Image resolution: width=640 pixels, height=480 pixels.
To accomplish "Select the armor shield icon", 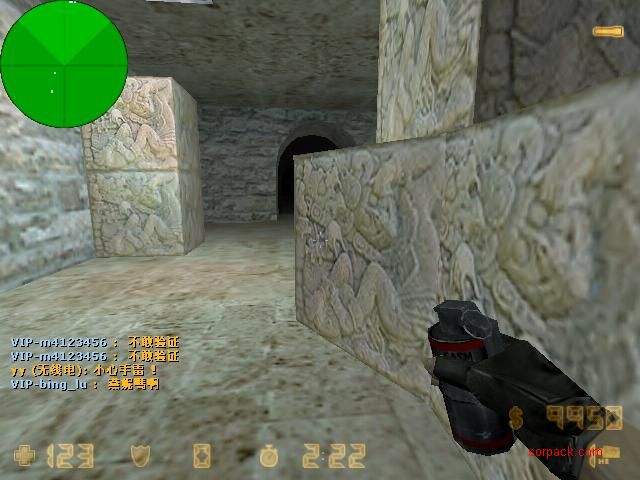I will 141,456.
